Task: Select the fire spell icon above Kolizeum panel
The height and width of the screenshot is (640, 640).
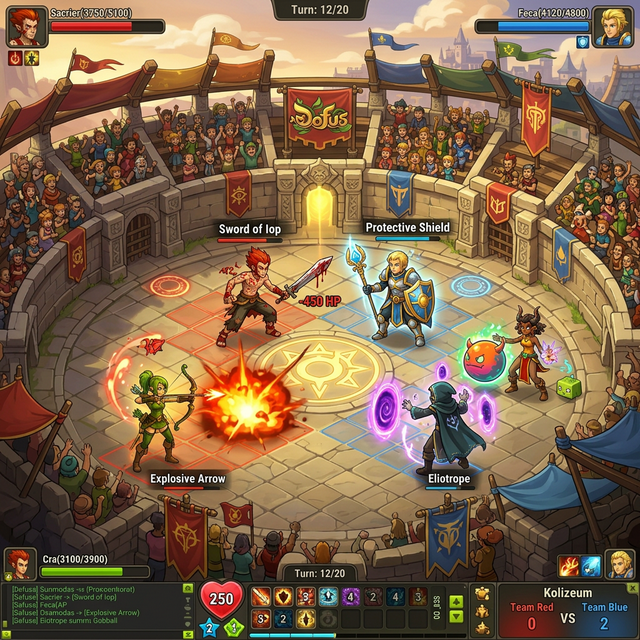Action: tap(569, 567)
